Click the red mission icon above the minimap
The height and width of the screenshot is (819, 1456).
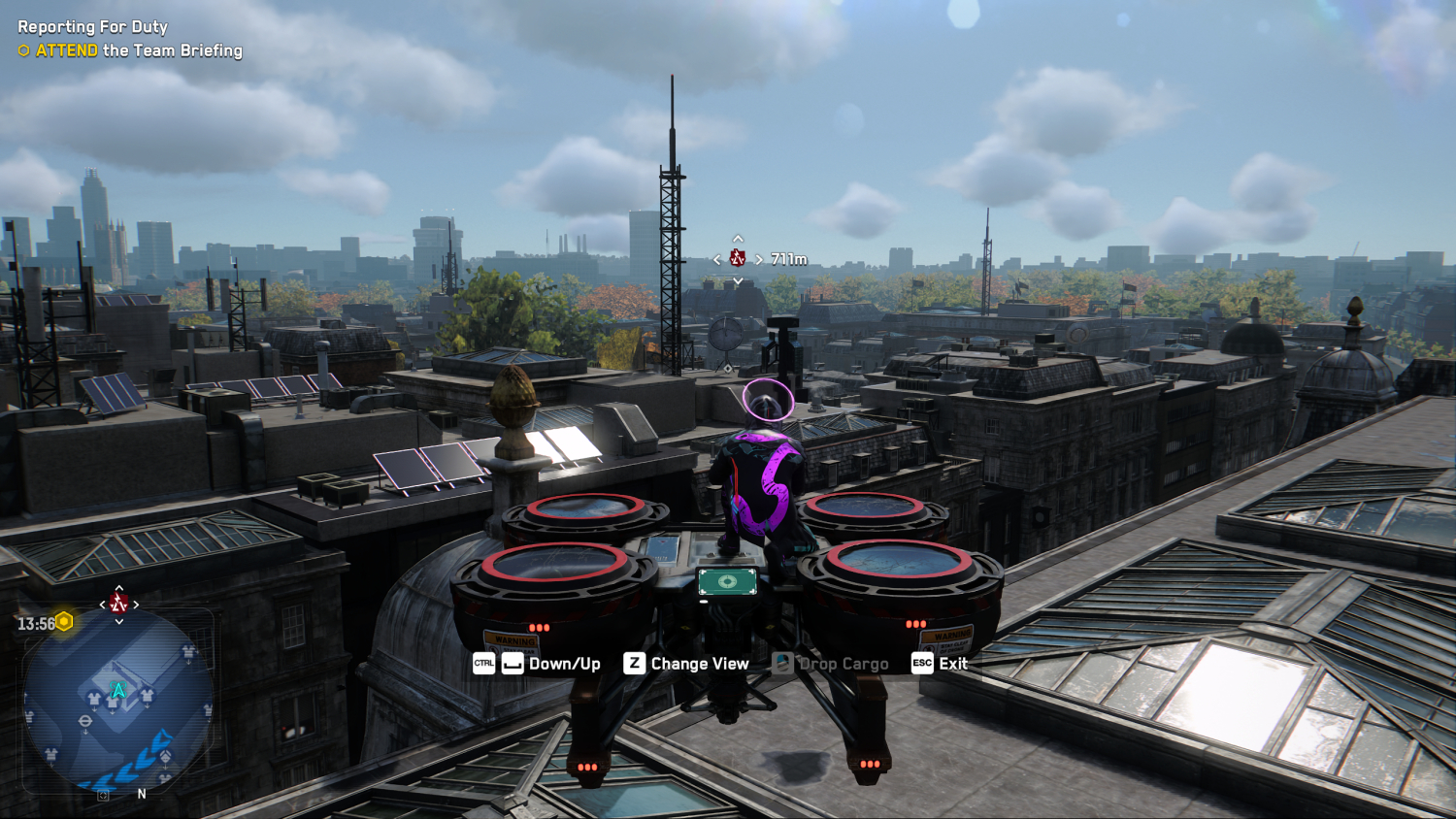[118, 604]
